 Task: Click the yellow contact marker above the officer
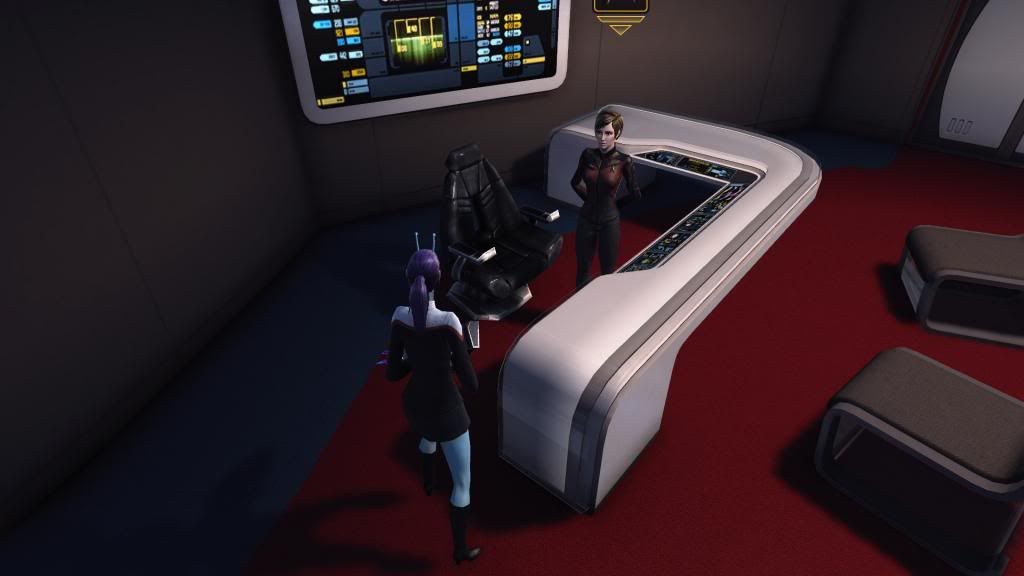pyautogui.click(x=620, y=10)
